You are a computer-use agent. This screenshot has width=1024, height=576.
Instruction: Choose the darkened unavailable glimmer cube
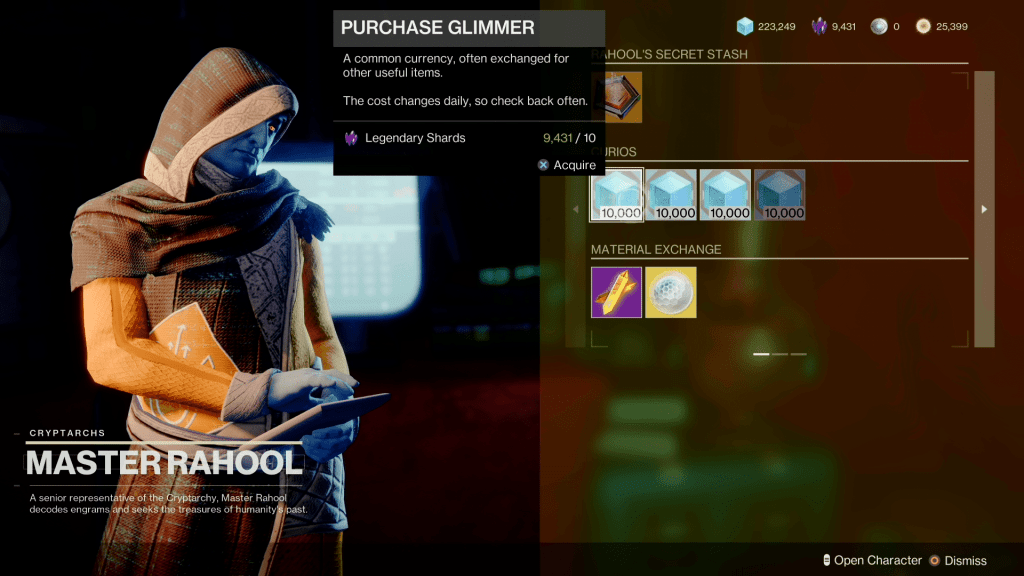coord(779,195)
